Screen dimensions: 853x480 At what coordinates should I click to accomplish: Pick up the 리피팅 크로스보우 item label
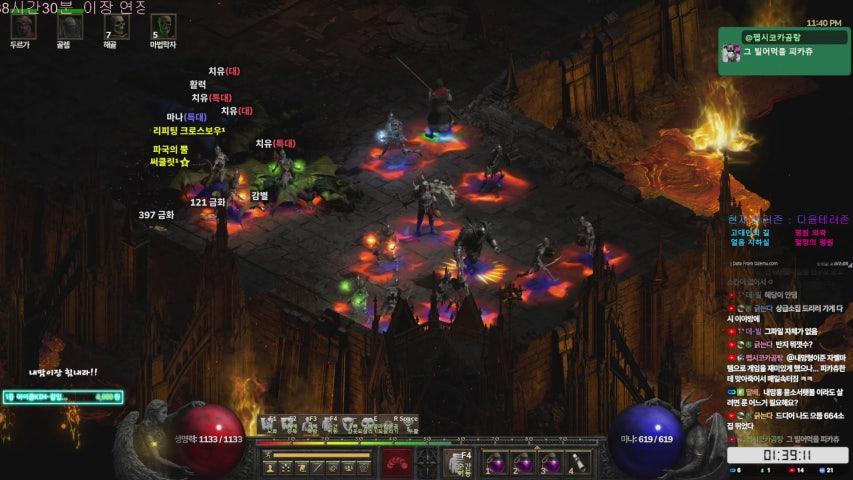point(189,131)
